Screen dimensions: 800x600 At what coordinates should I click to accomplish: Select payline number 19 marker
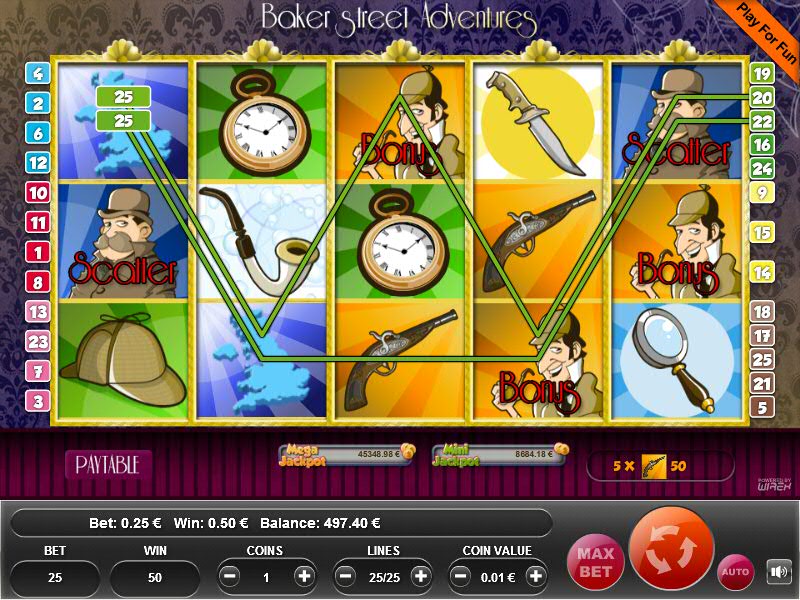point(762,73)
